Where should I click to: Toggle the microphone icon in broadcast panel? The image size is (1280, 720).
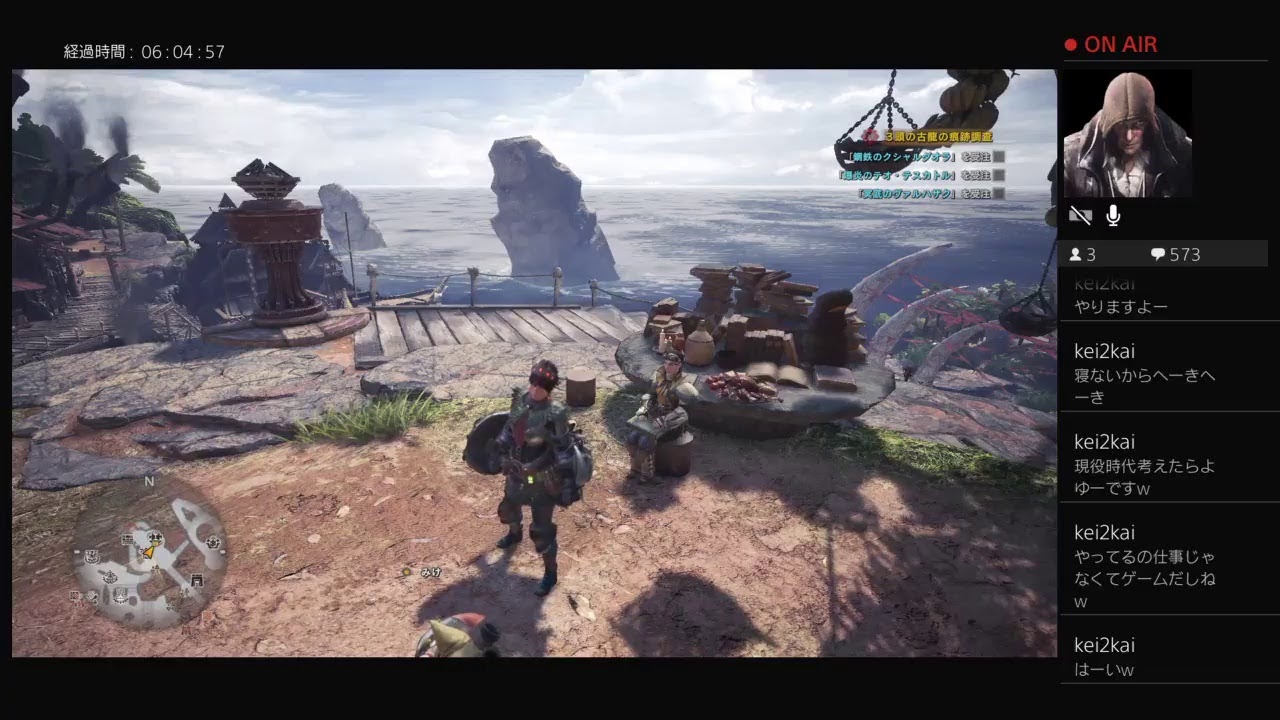tap(1113, 215)
